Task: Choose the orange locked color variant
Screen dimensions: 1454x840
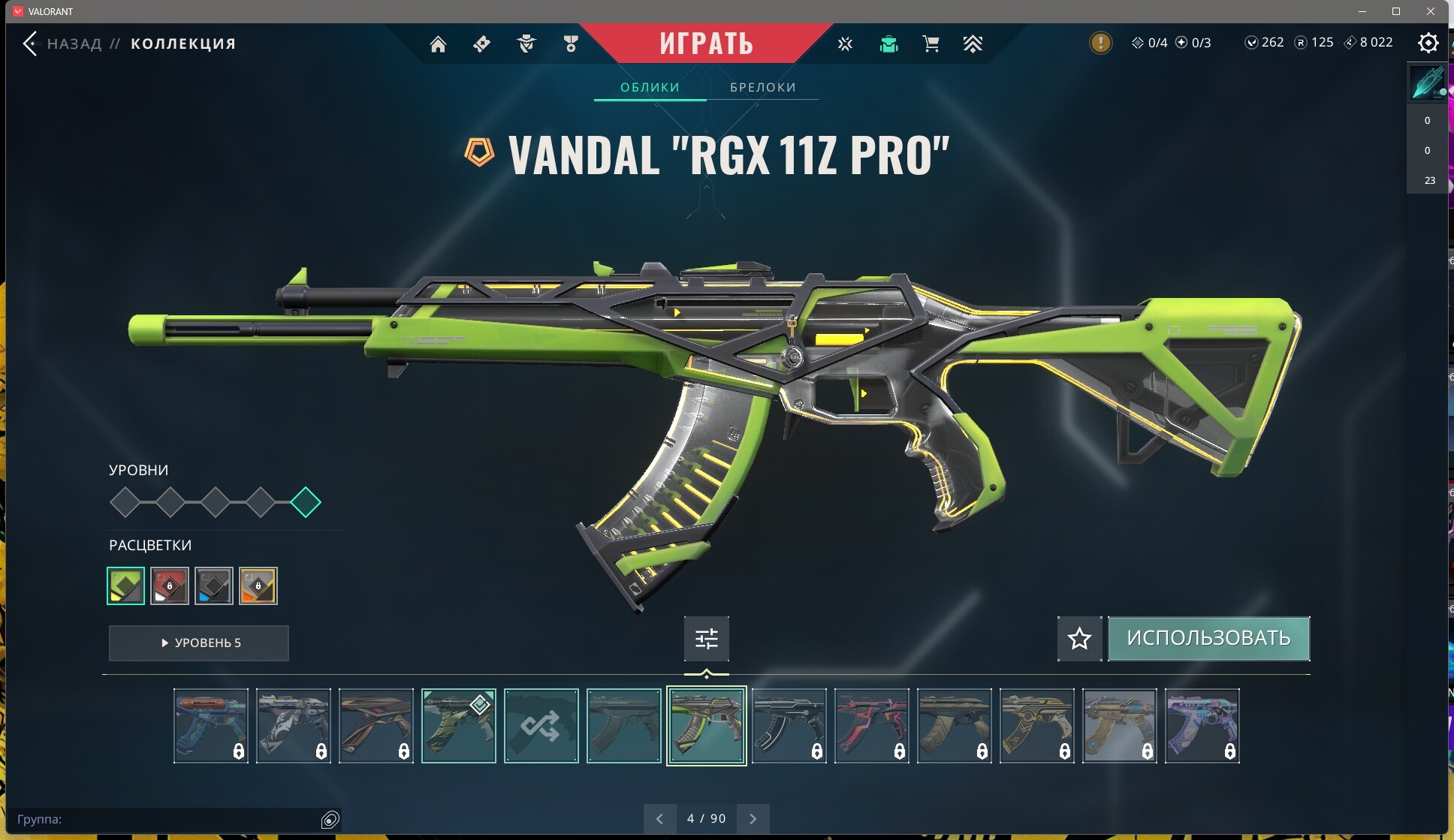Action: [x=258, y=586]
